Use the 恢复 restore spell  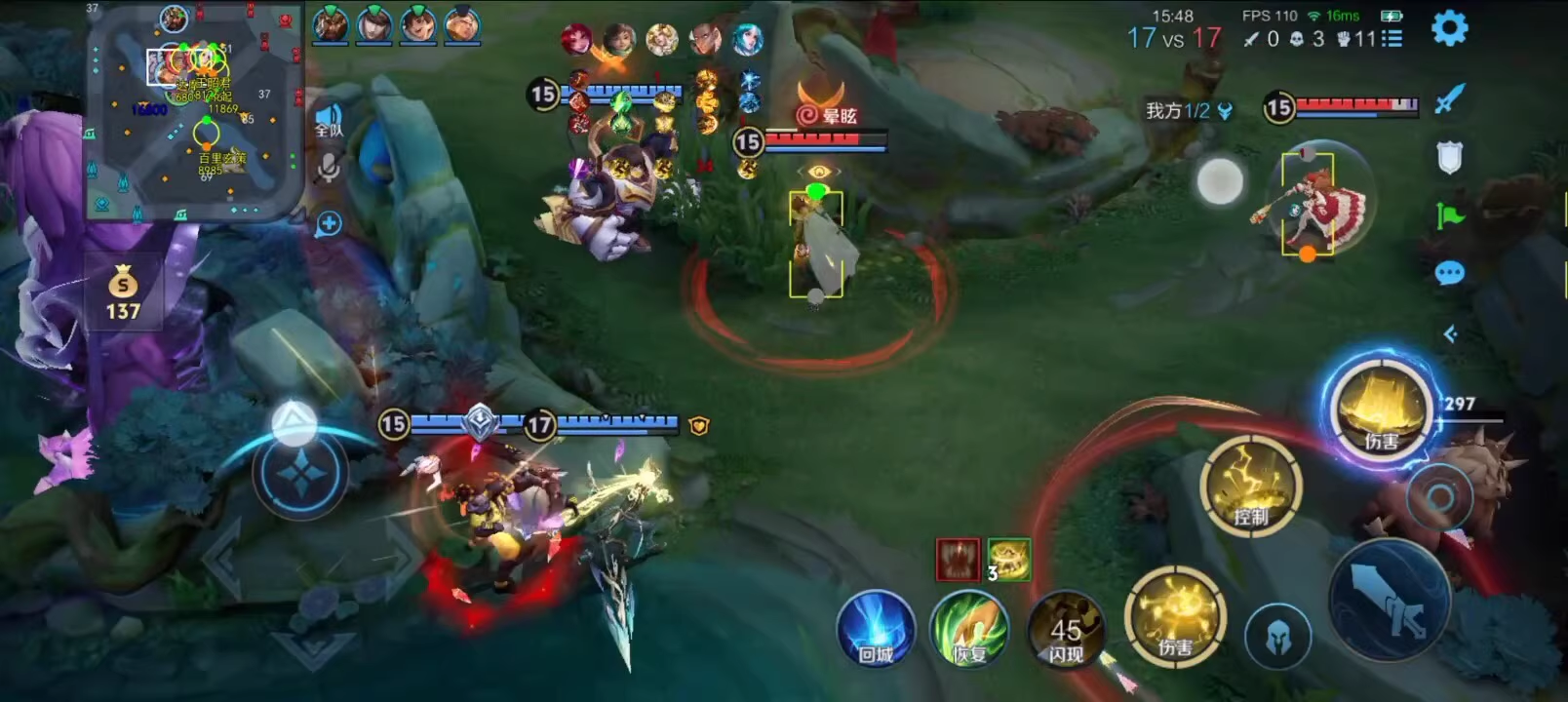click(x=969, y=630)
